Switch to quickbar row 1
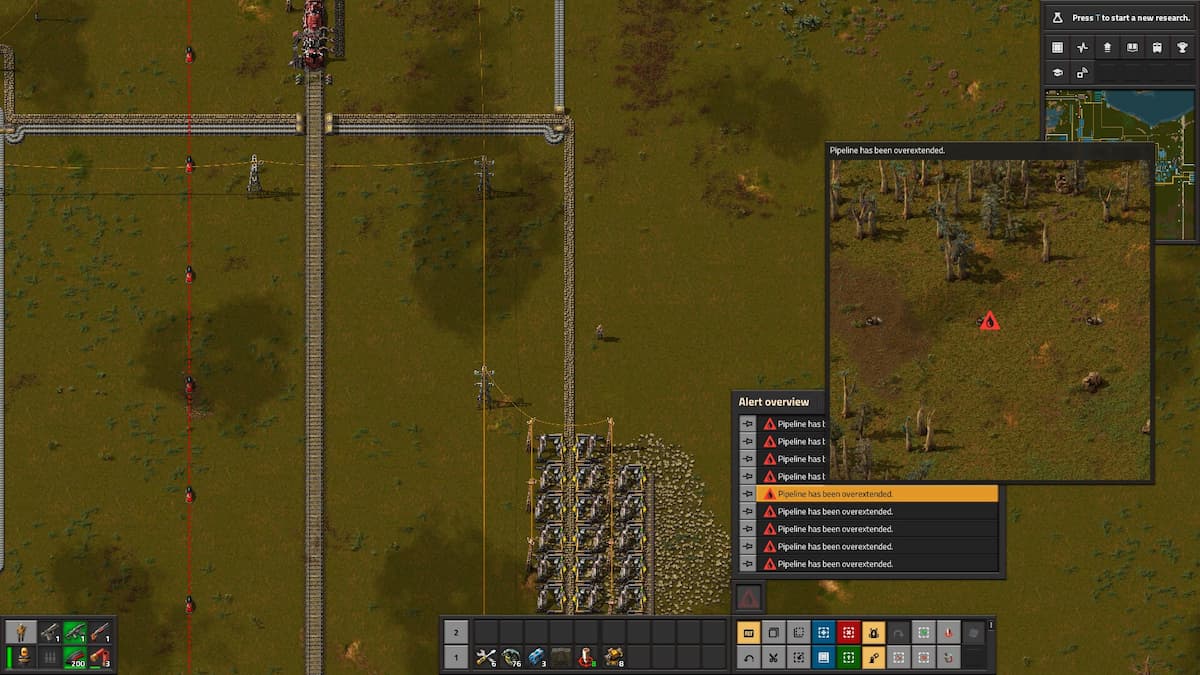The width and height of the screenshot is (1200, 675). coord(455,657)
